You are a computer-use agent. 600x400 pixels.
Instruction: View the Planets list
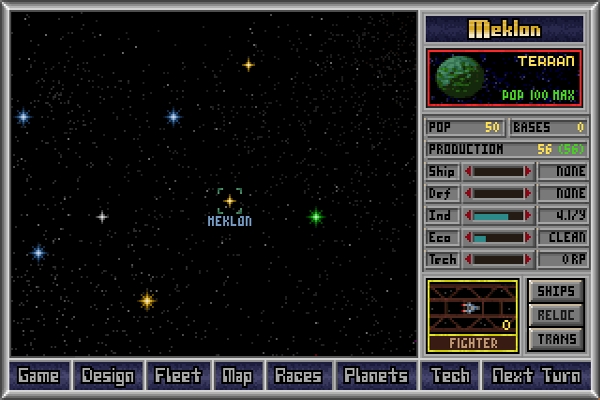tap(376, 376)
